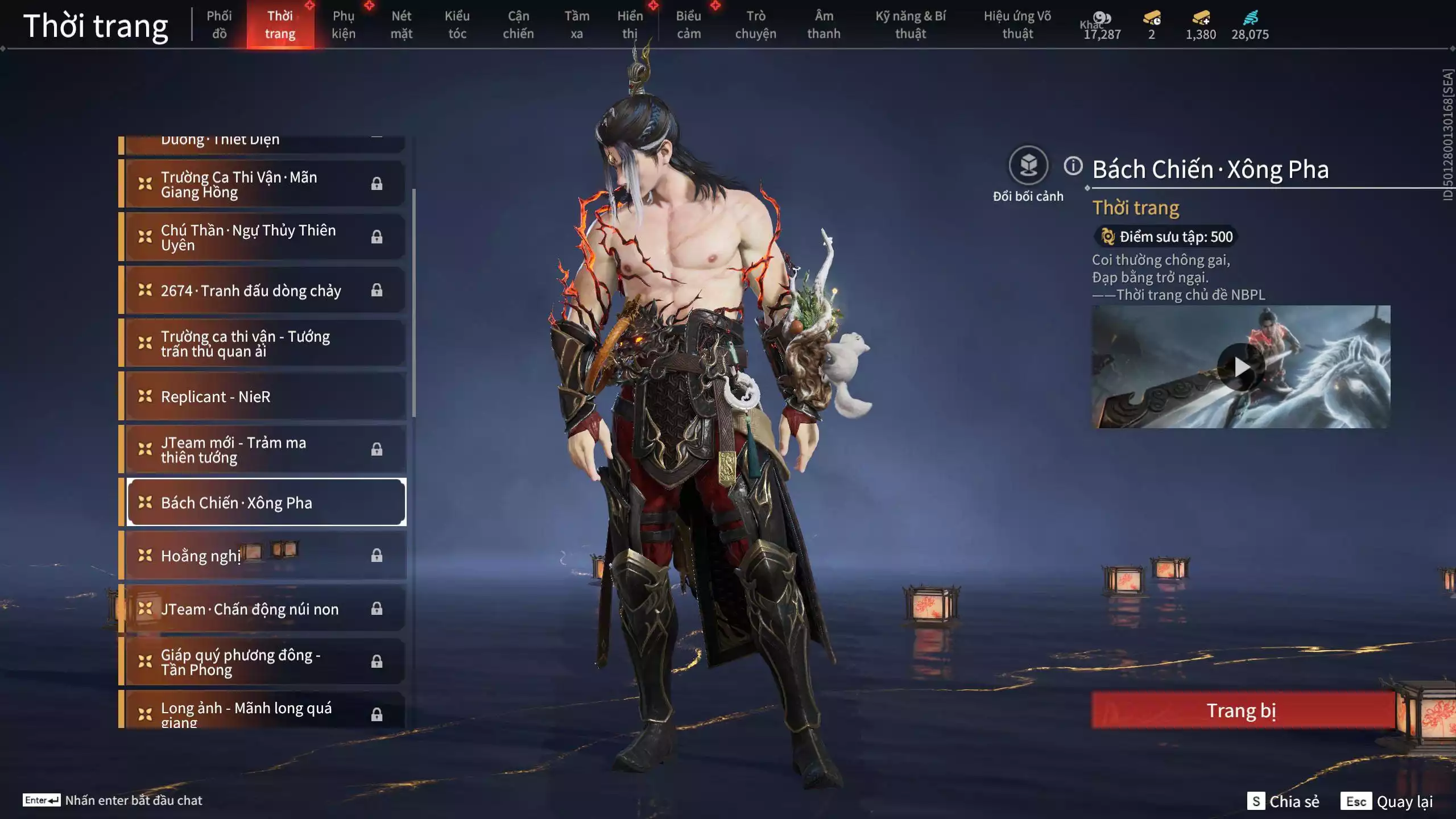Select the Hoẳng nghị outfit row

tap(265, 556)
